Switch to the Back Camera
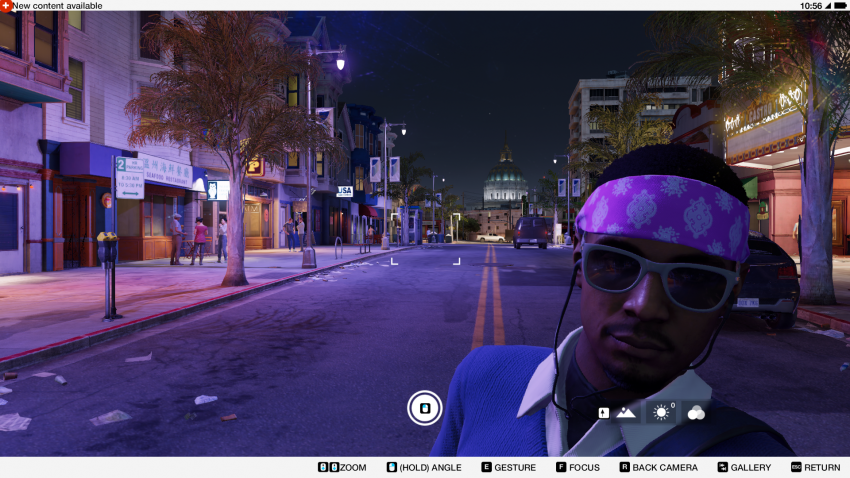This screenshot has height=478, width=850. click(x=658, y=467)
